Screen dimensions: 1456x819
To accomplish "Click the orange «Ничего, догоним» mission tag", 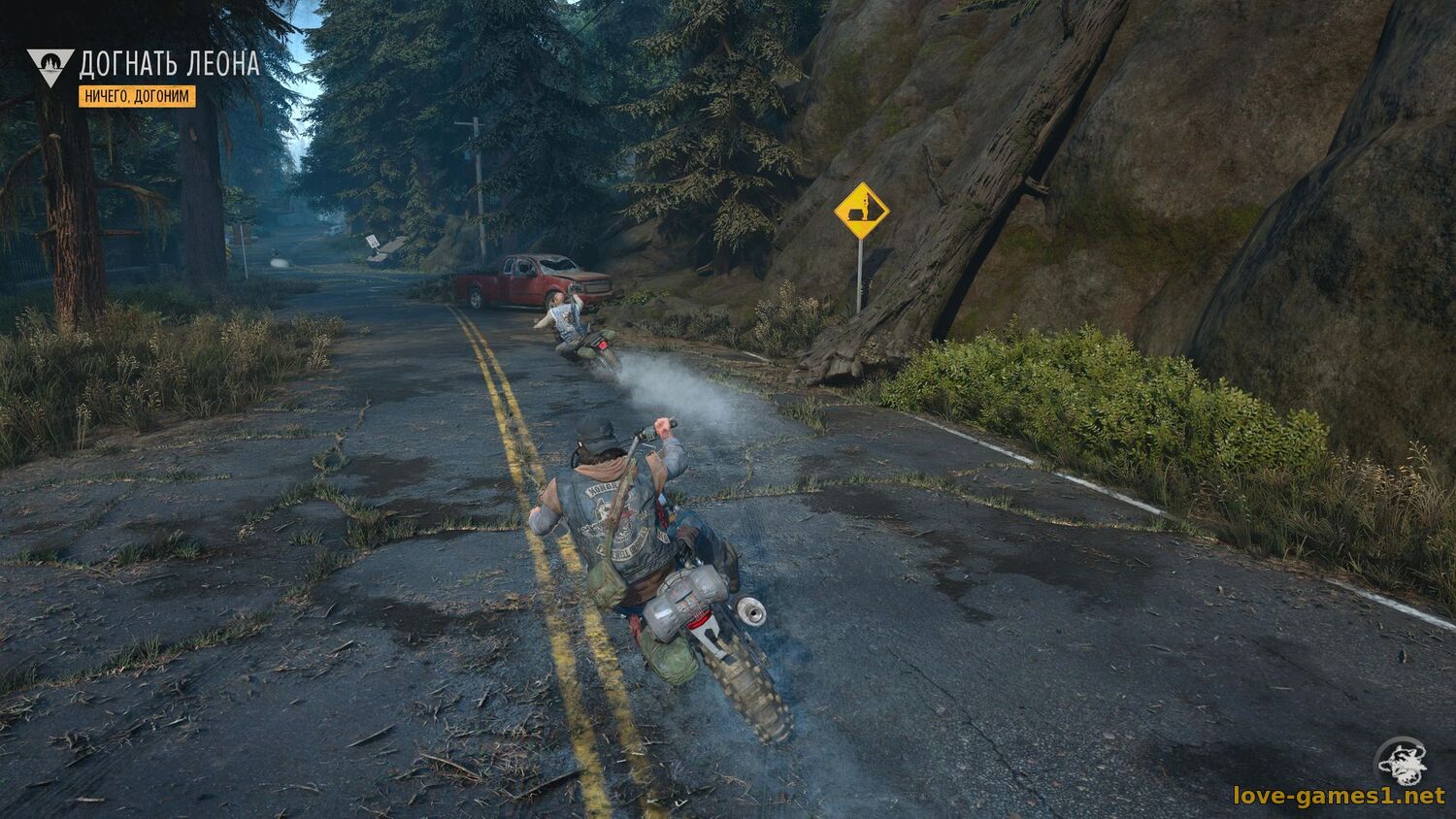I will click(x=137, y=96).
